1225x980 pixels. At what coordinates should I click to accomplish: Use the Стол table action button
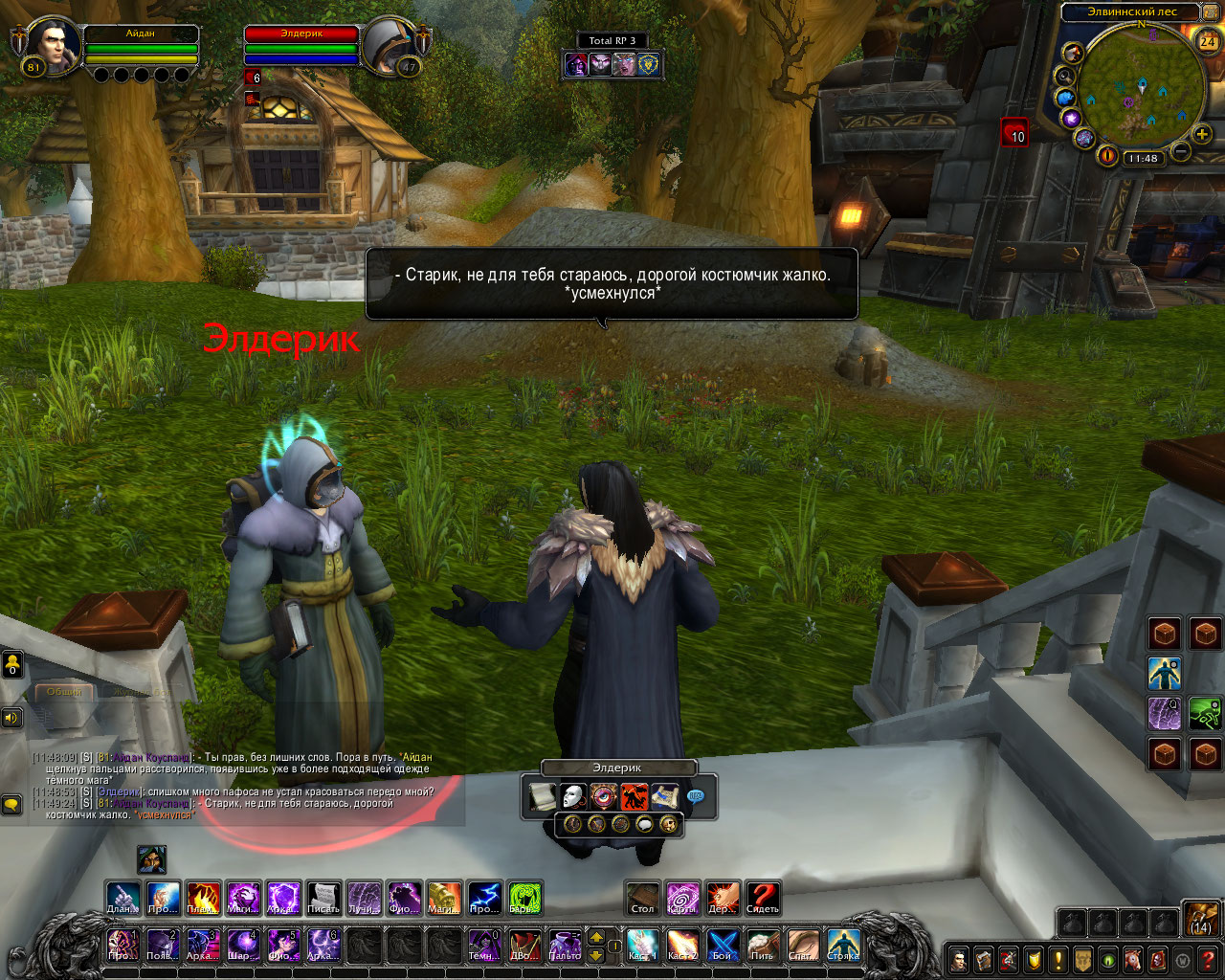point(643,898)
